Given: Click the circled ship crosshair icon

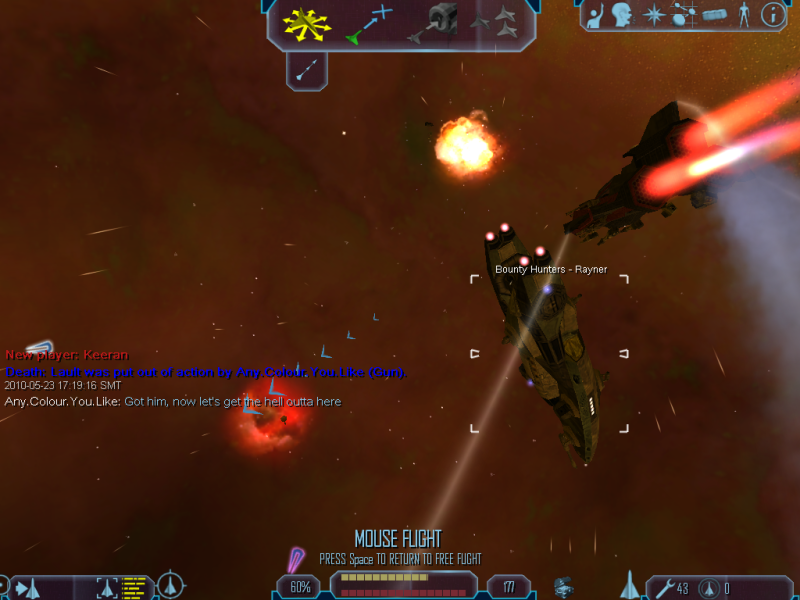Looking at the screenshot, I should [172, 585].
